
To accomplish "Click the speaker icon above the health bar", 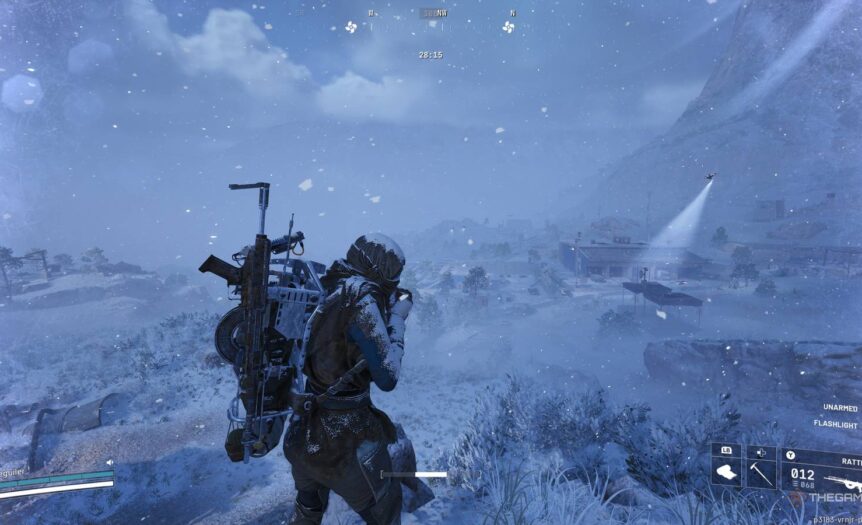I will coord(109,463).
